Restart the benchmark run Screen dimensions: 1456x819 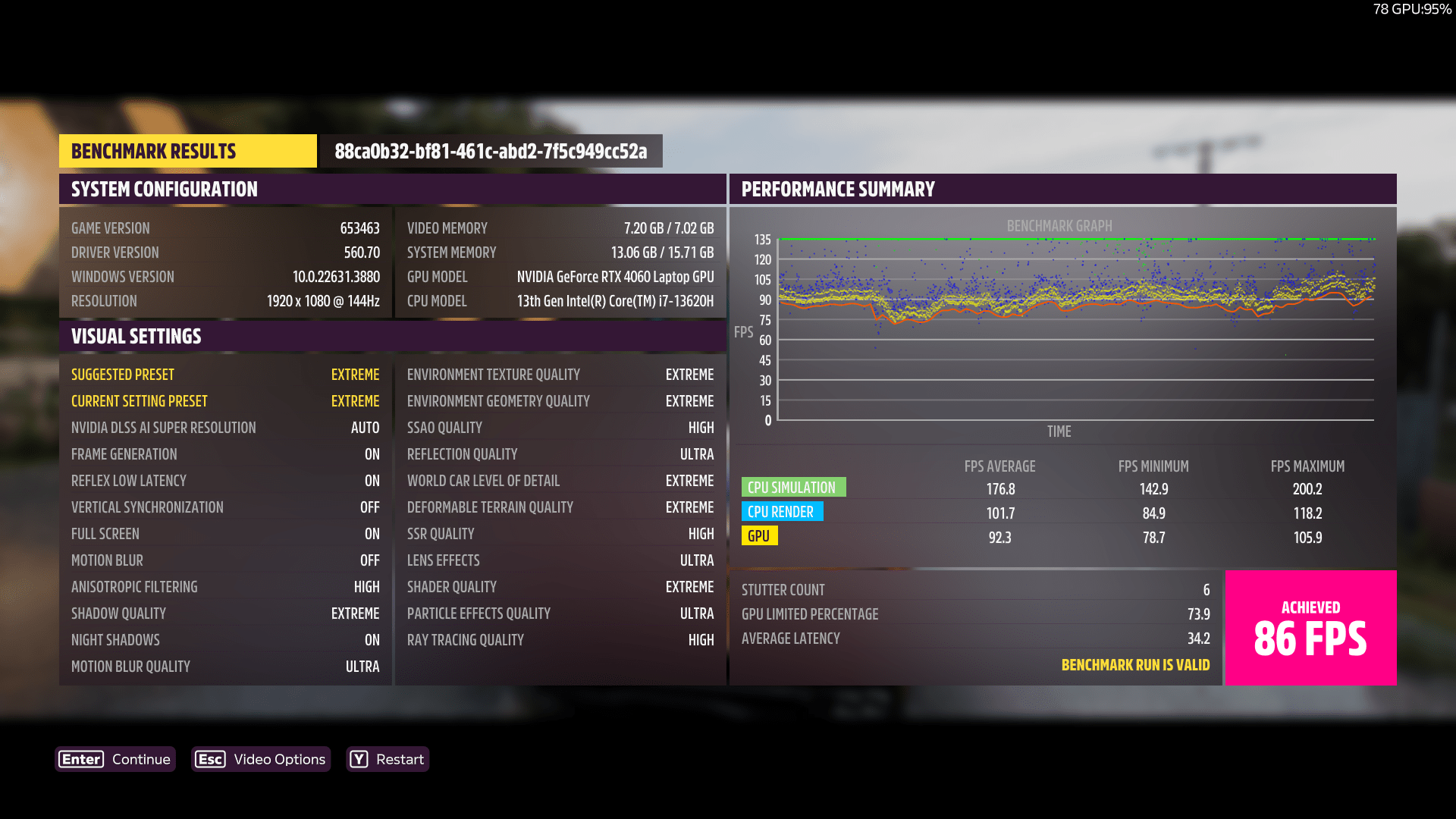click(x=388, y=759)
